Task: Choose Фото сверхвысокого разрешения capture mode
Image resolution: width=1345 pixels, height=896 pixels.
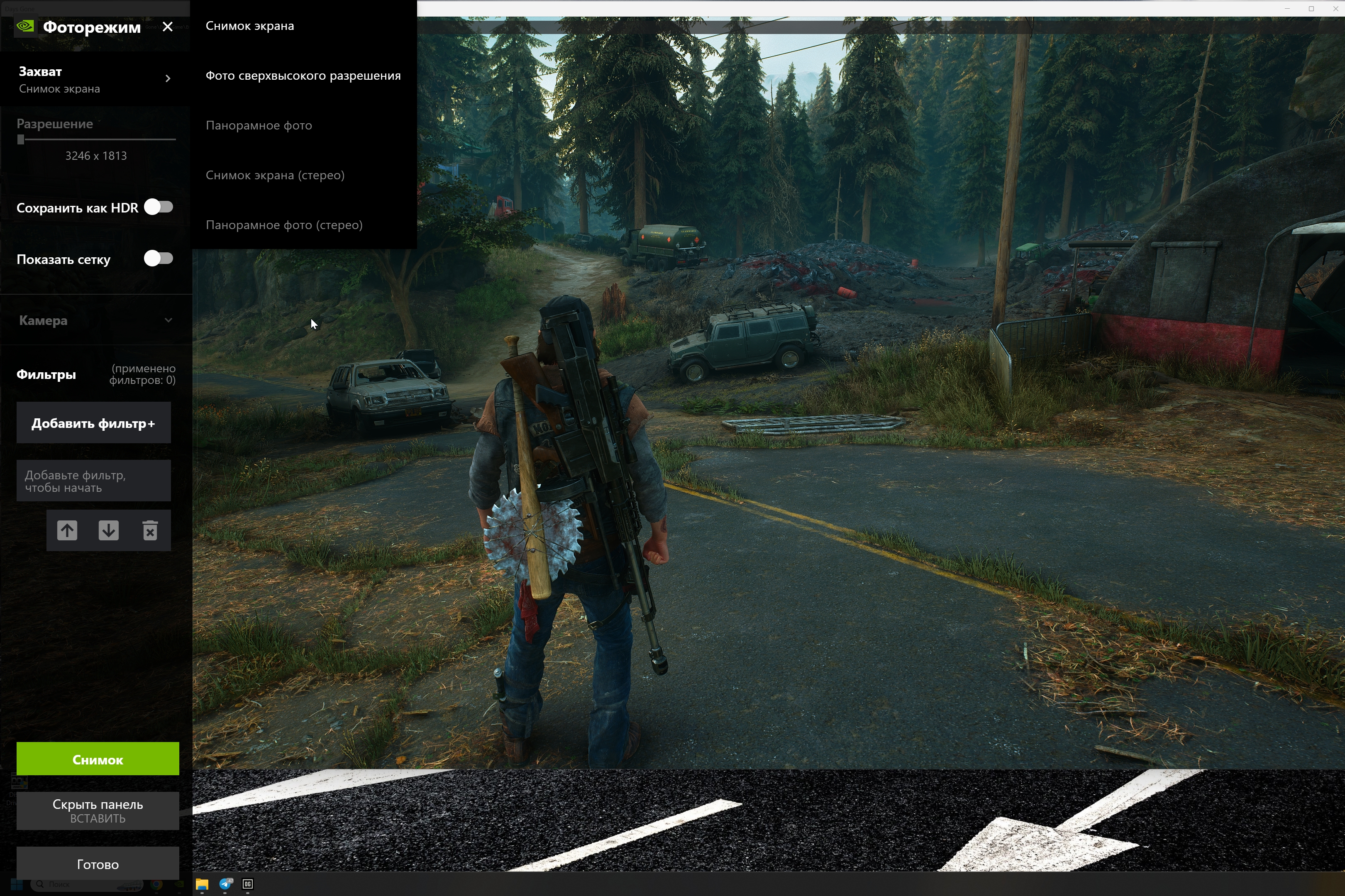Action: [x=303, y=76]
